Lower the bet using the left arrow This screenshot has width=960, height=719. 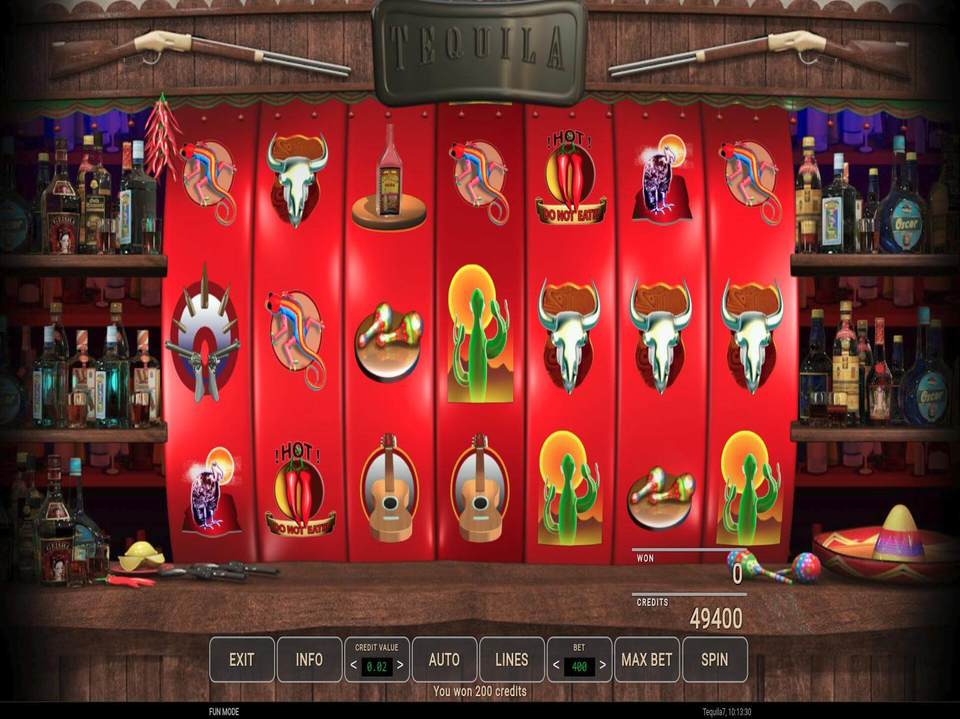click(x=555, y=665)
